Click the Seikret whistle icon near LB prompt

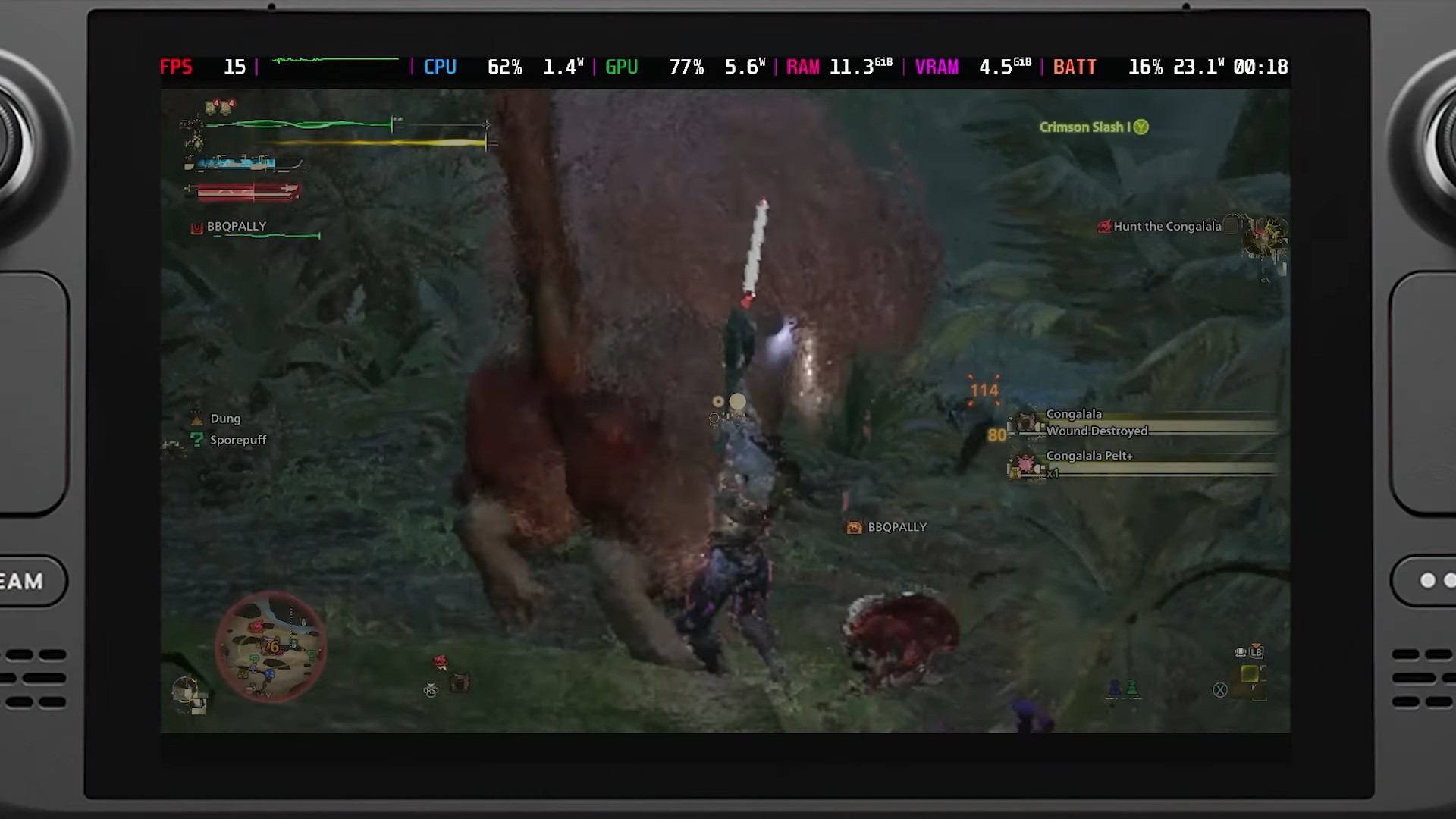click(x=1241, y=653)
